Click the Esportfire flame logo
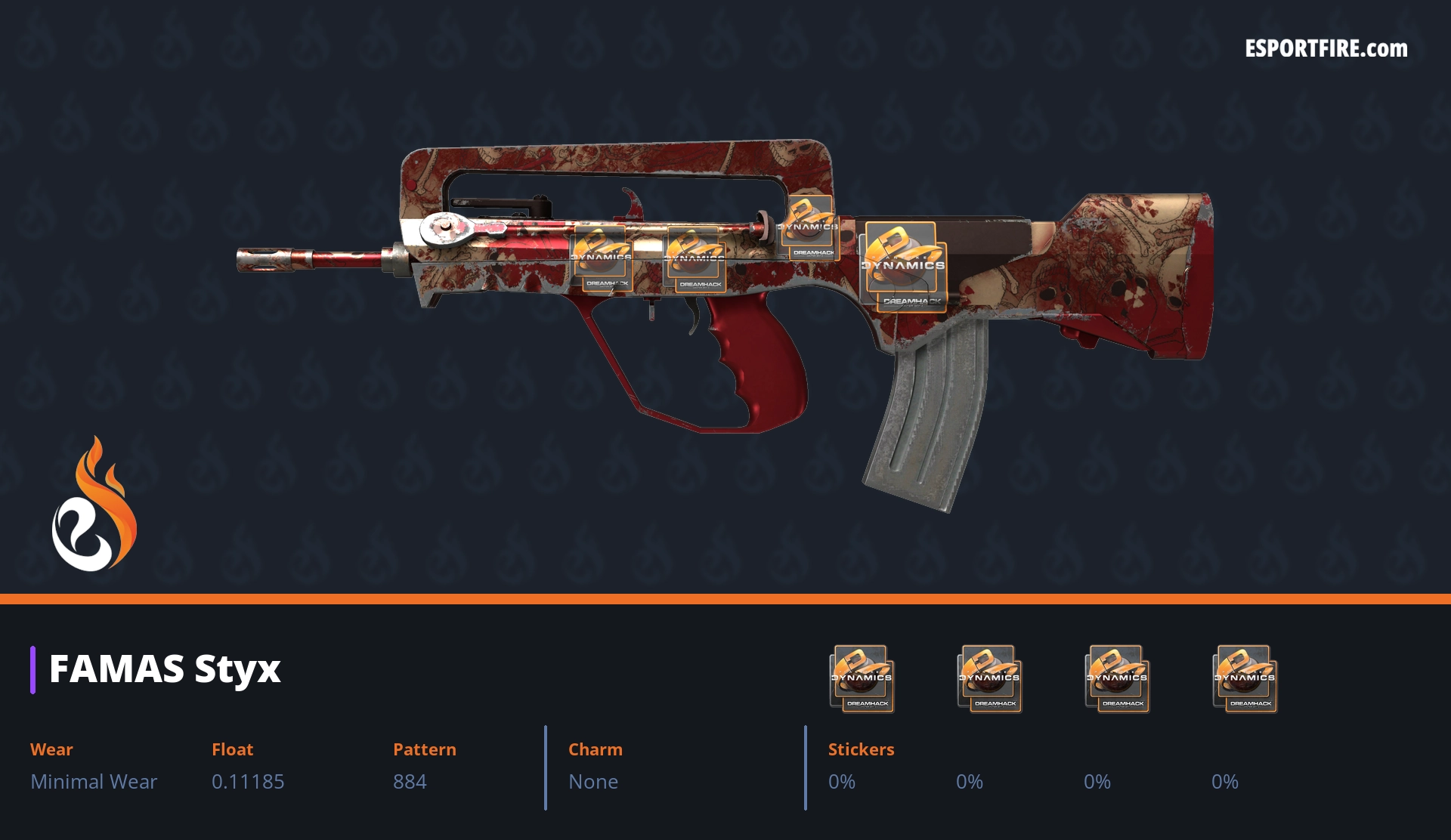This screenshot has height=840, width=1451. tap(94, 505)
